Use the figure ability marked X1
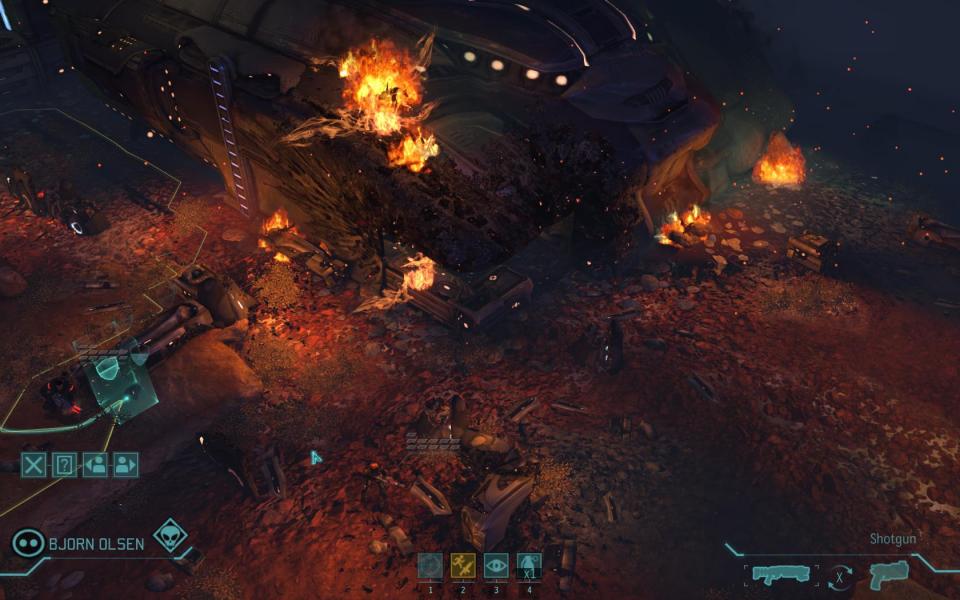The image size is (960, 600). coord(529,566)
